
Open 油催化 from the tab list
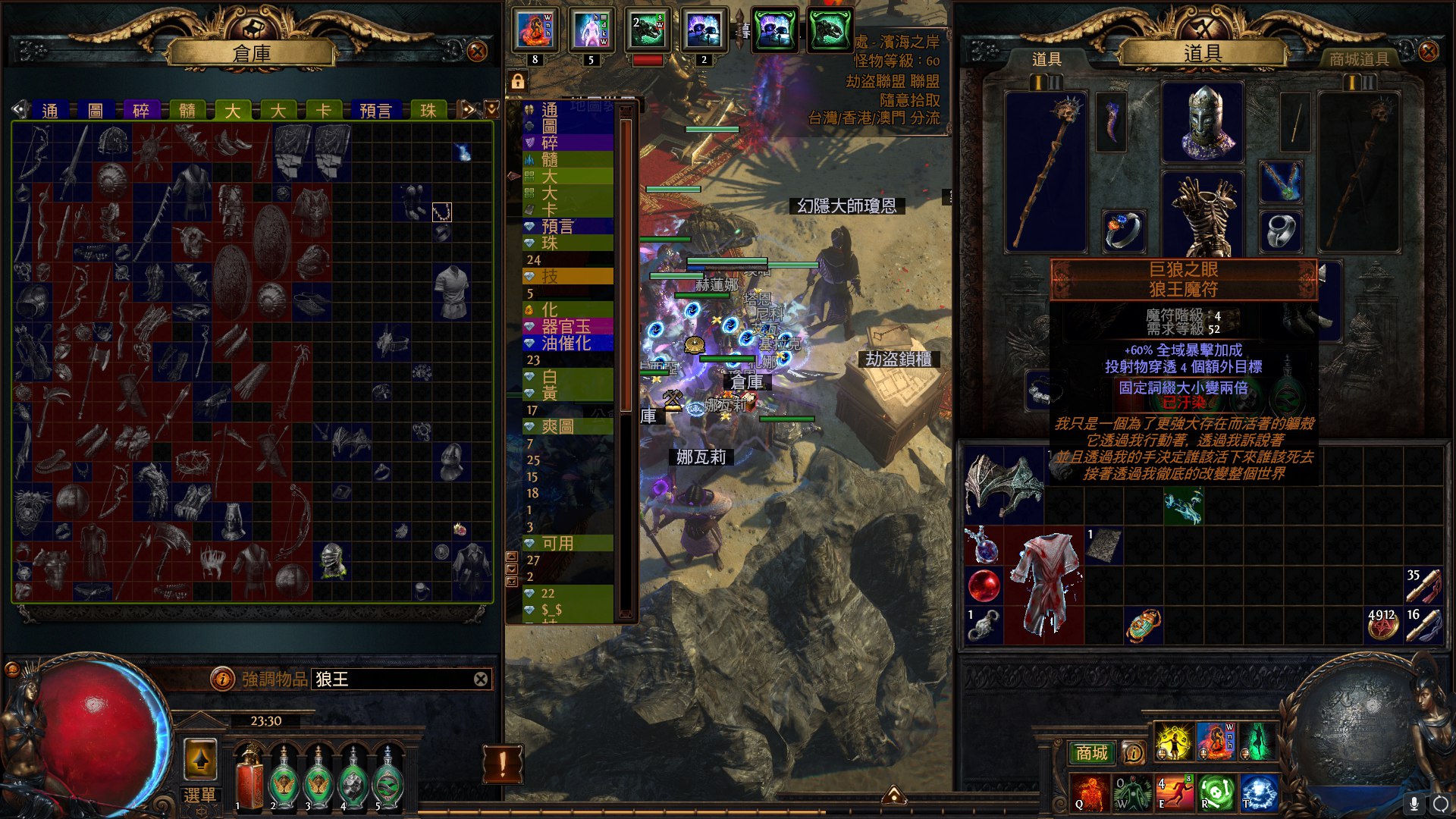[566, 343]
